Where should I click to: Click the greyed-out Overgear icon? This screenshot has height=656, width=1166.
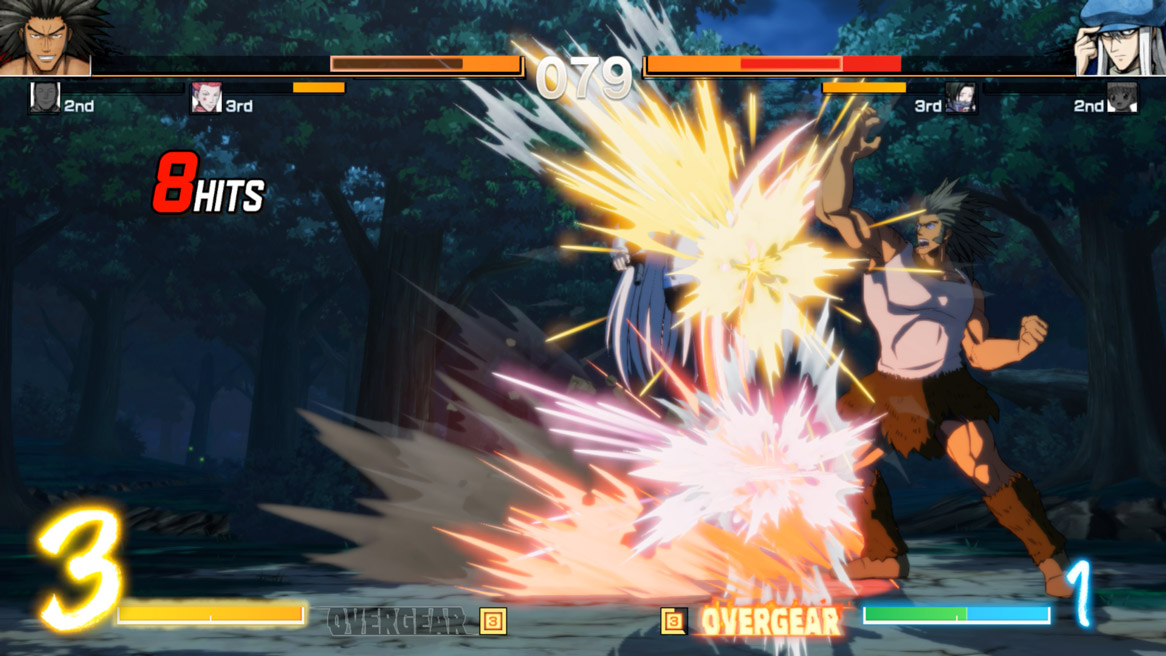point(493,621)
